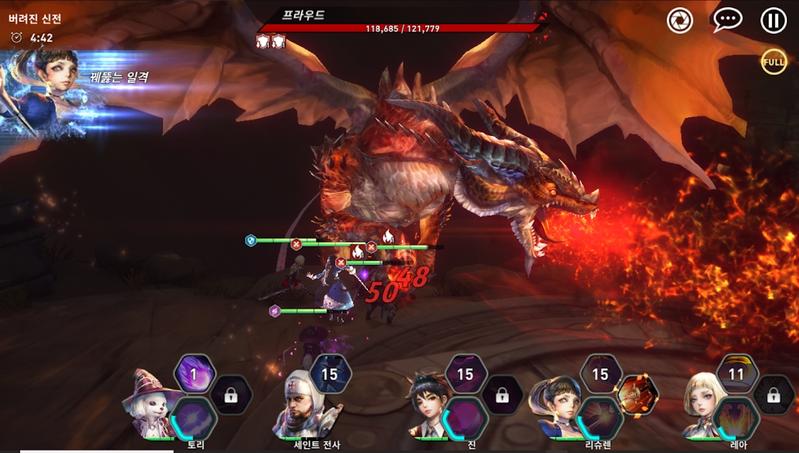Tap the gold FULL badge

pyautogui.click(x=773, y=60)
